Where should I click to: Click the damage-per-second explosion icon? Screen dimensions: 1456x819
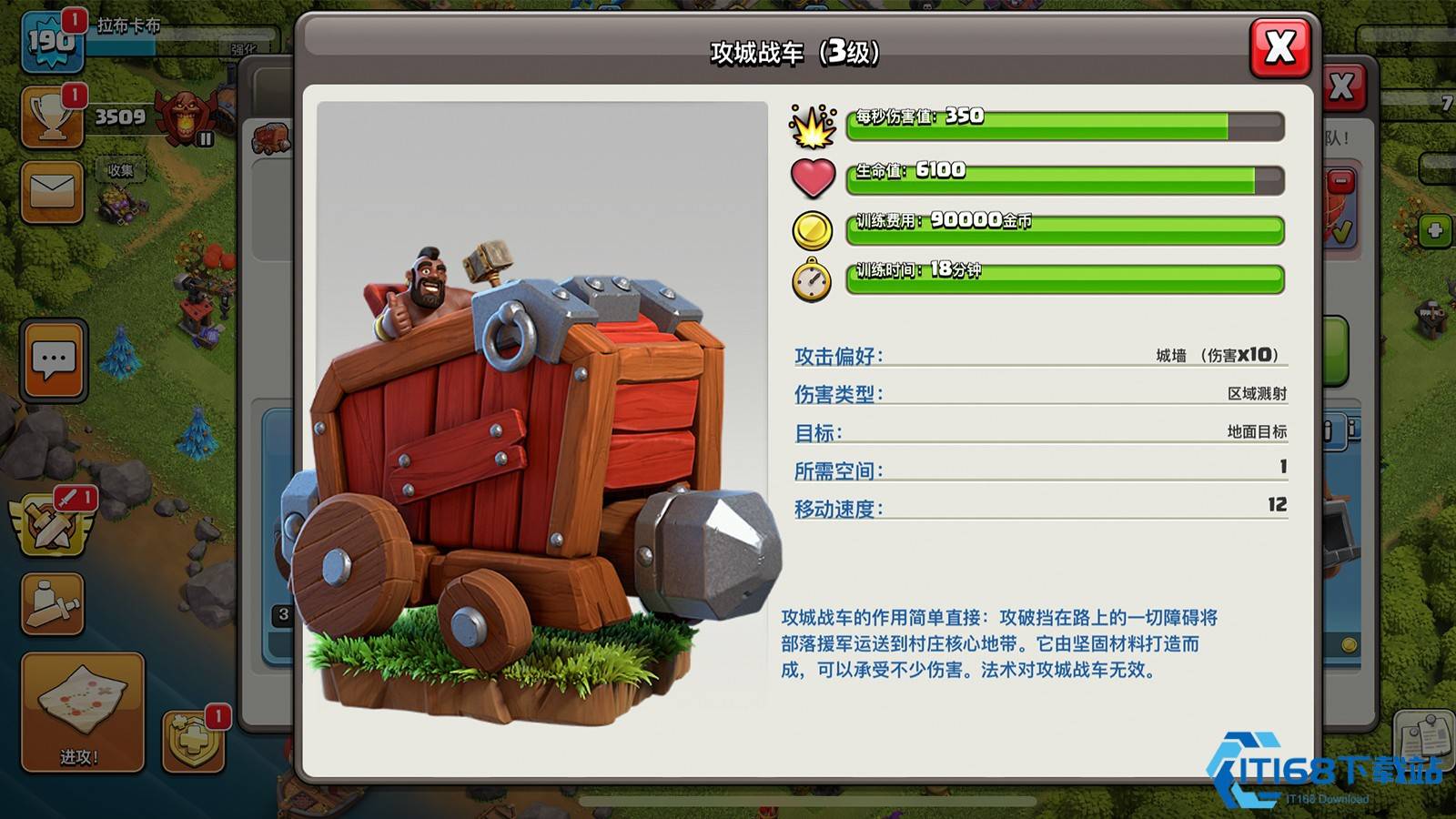coord(811,127)
